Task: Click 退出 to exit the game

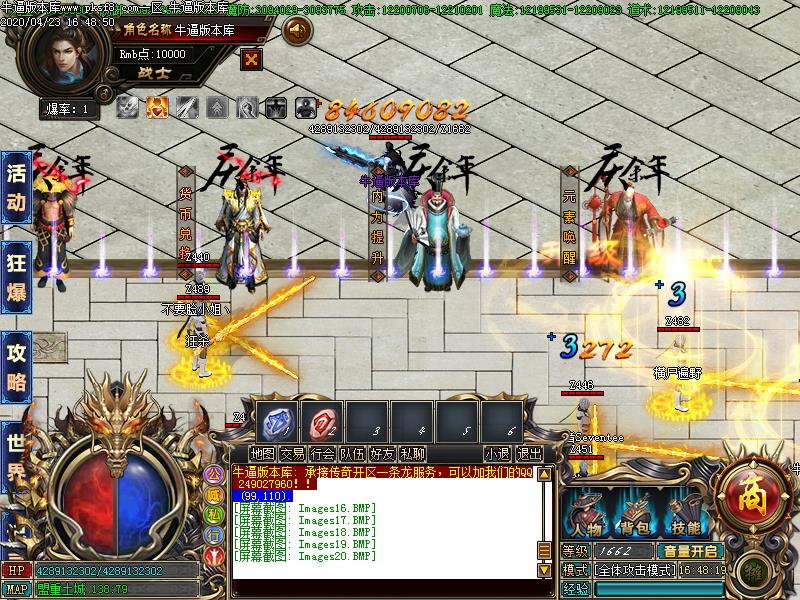Action: (529, 454)
